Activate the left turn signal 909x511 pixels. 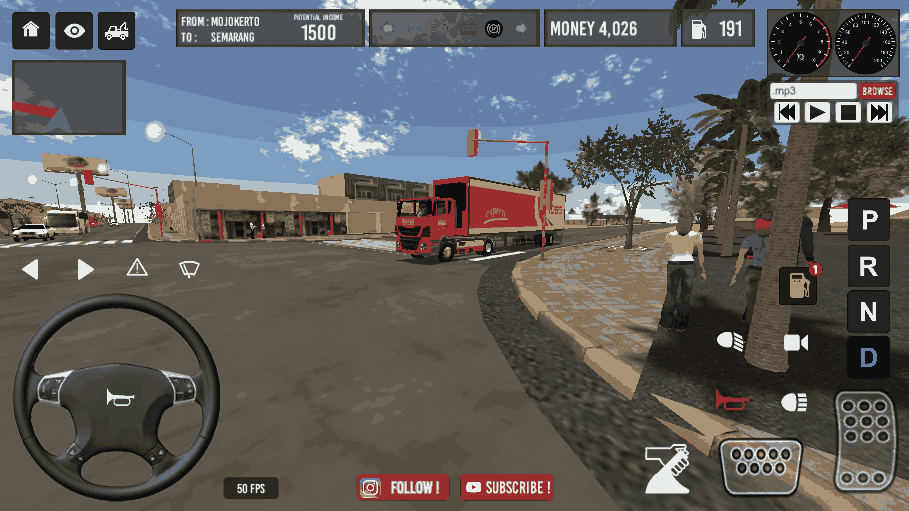[30, 269]
